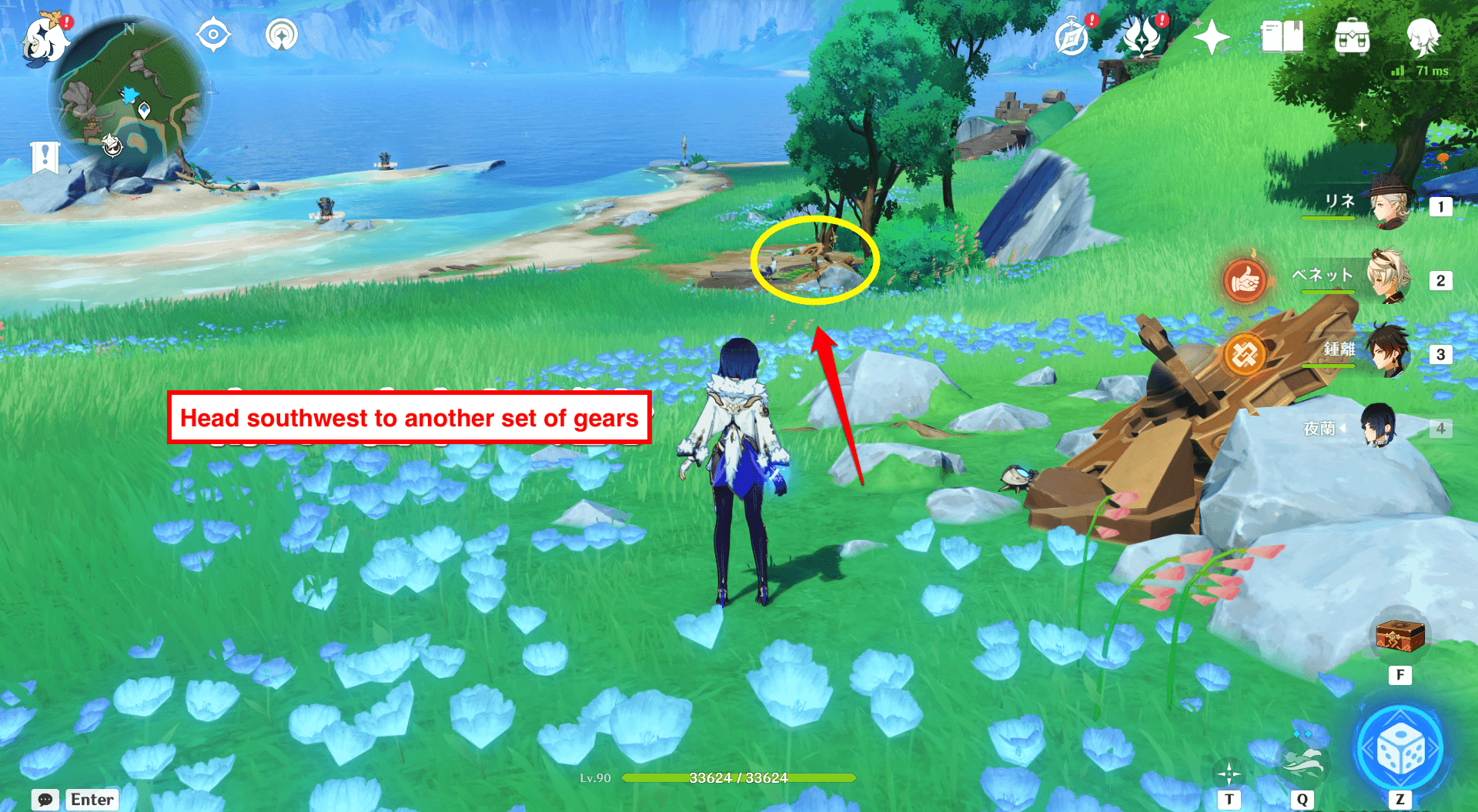Viewport: 1478px width, 812px height.
Task: Open the Events page wings icon
Action: [1143, 35]
